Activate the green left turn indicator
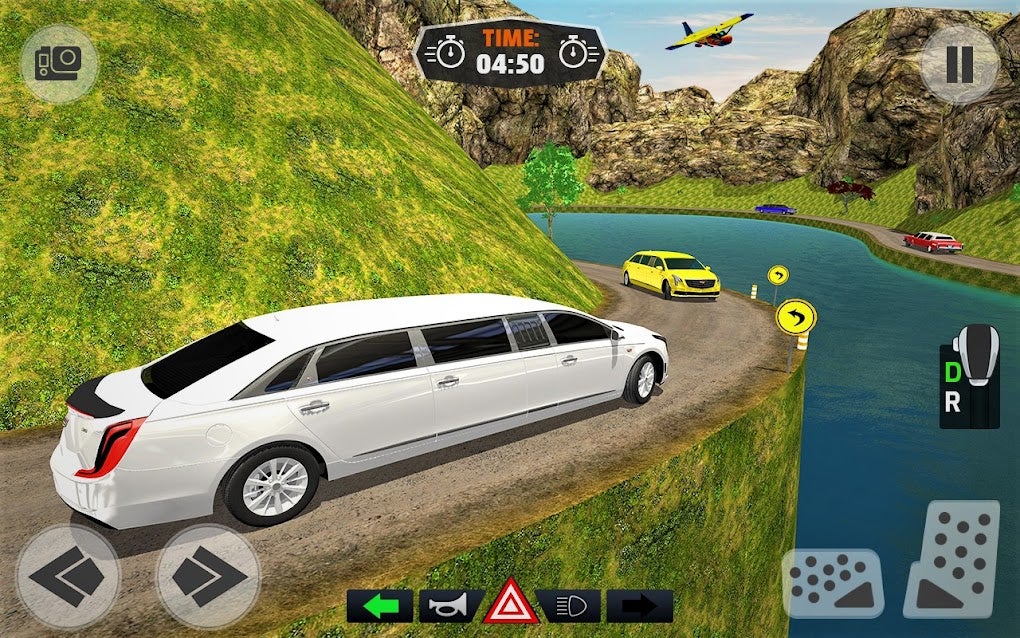Image resolution: width=1020 pixels, height=638 pixels. tap(379, 606)
